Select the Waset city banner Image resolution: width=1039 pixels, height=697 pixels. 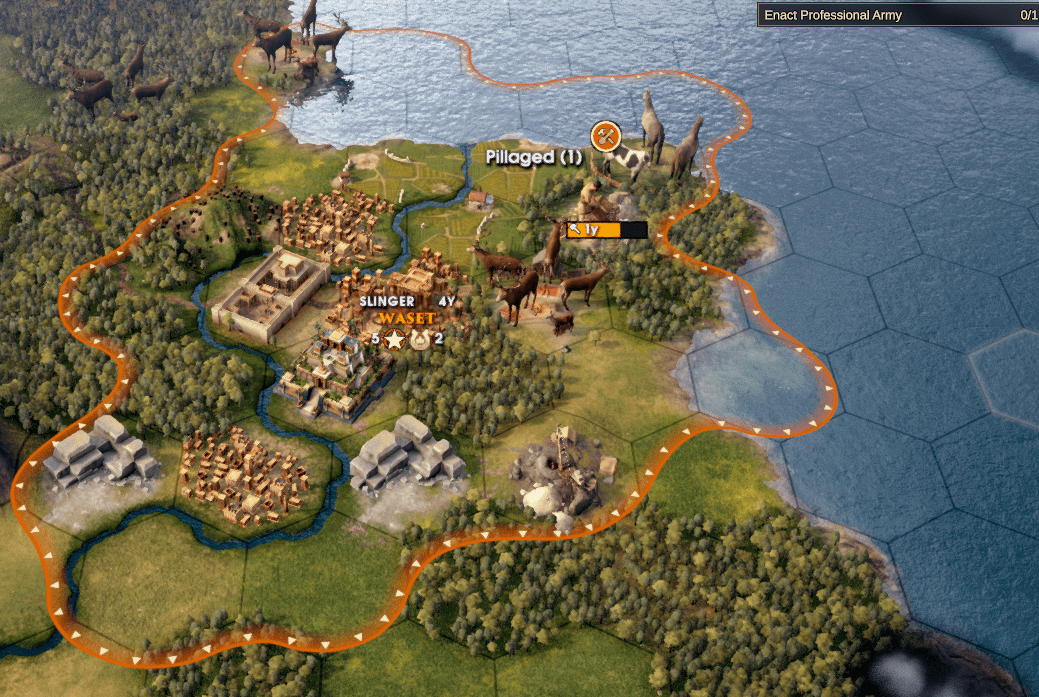(x=407, y=318)
